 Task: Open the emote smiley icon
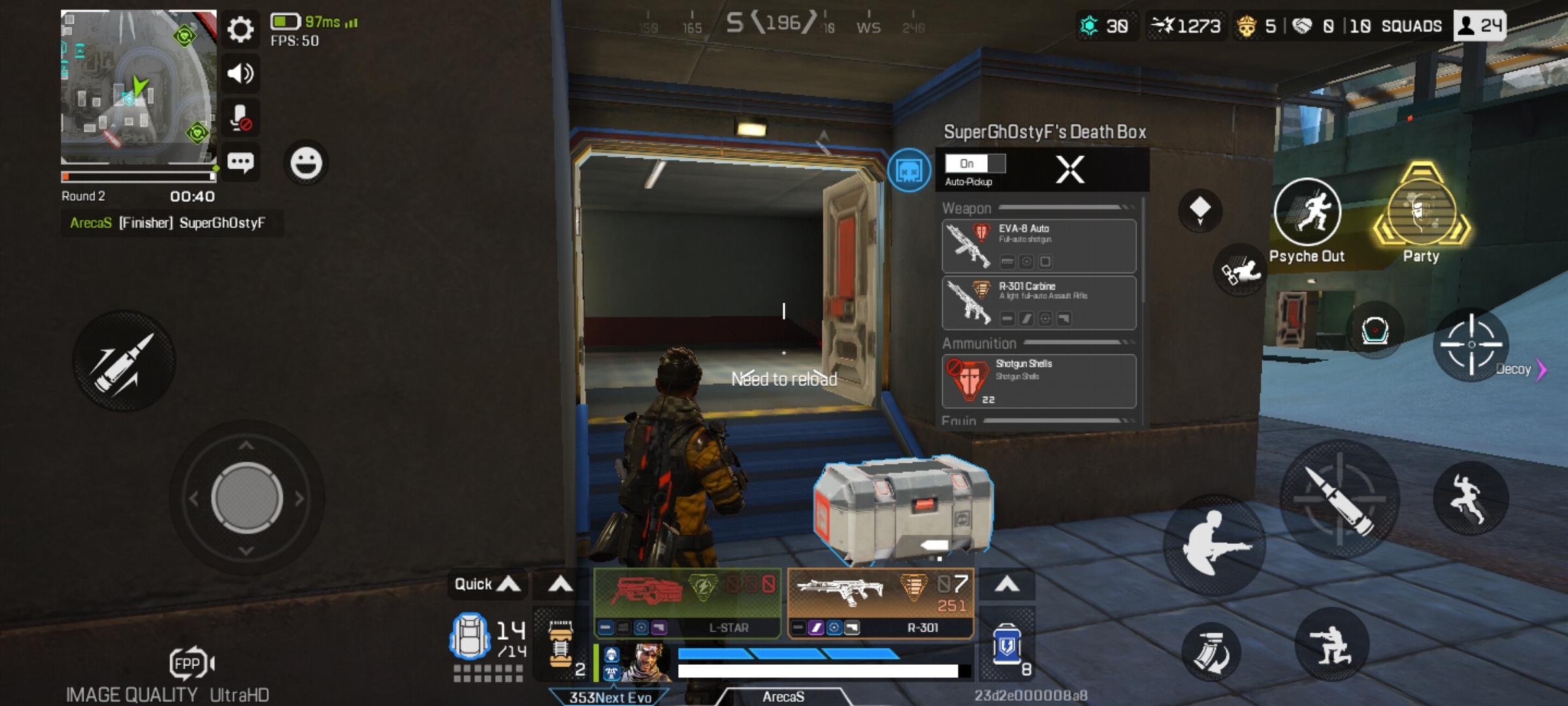(x=307, y=163)
